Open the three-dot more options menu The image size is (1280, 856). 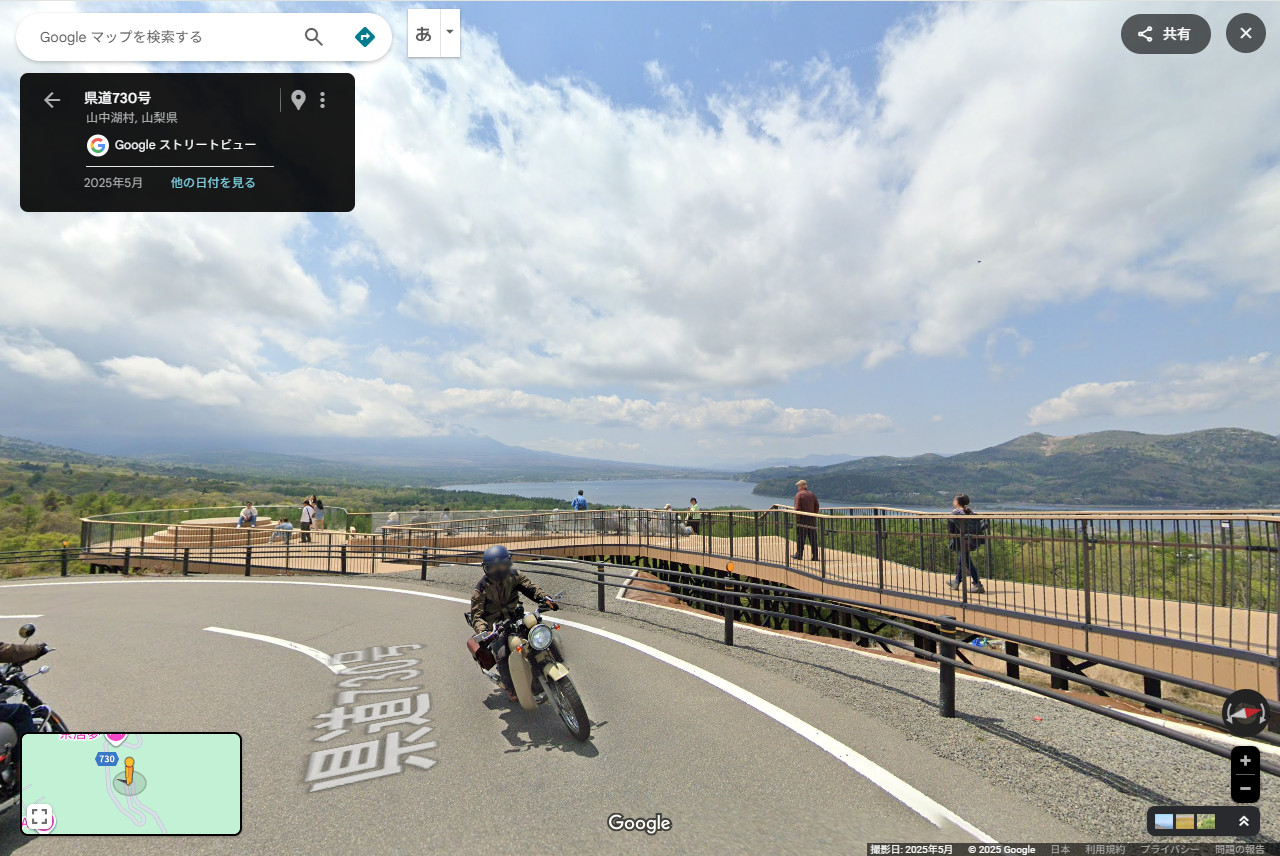(322, 100)
